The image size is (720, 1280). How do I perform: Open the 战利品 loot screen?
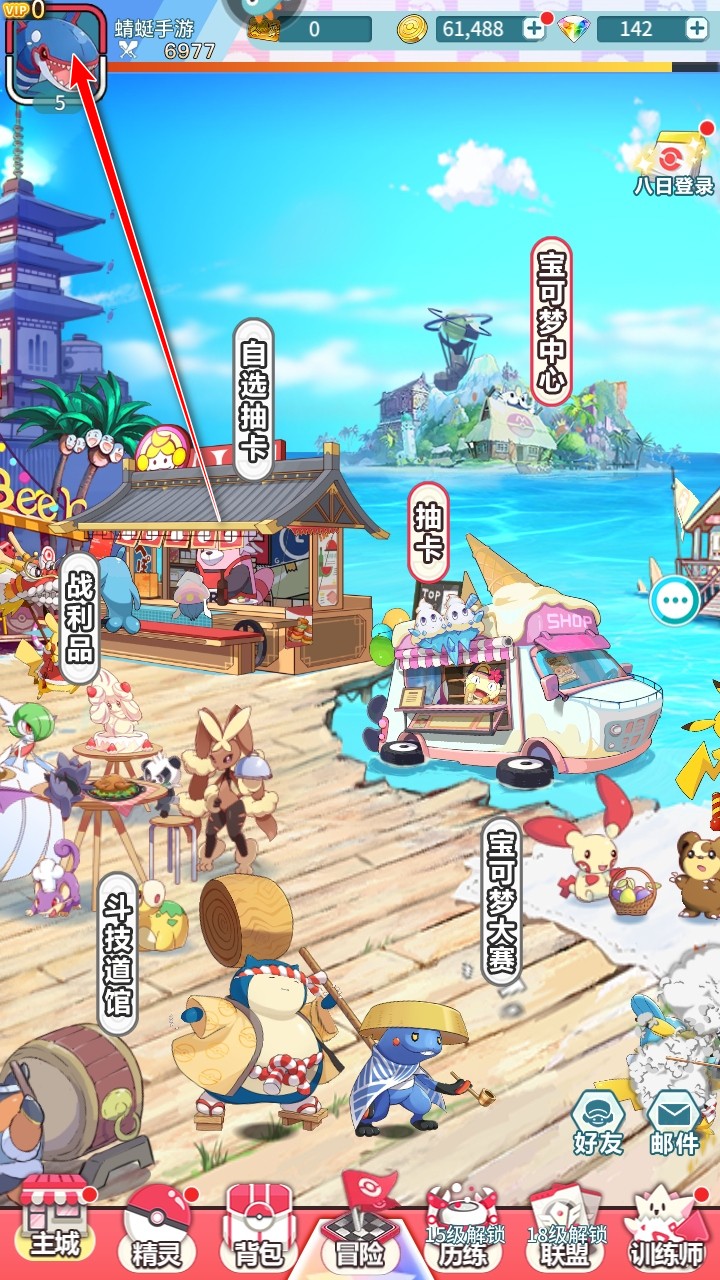80,611
